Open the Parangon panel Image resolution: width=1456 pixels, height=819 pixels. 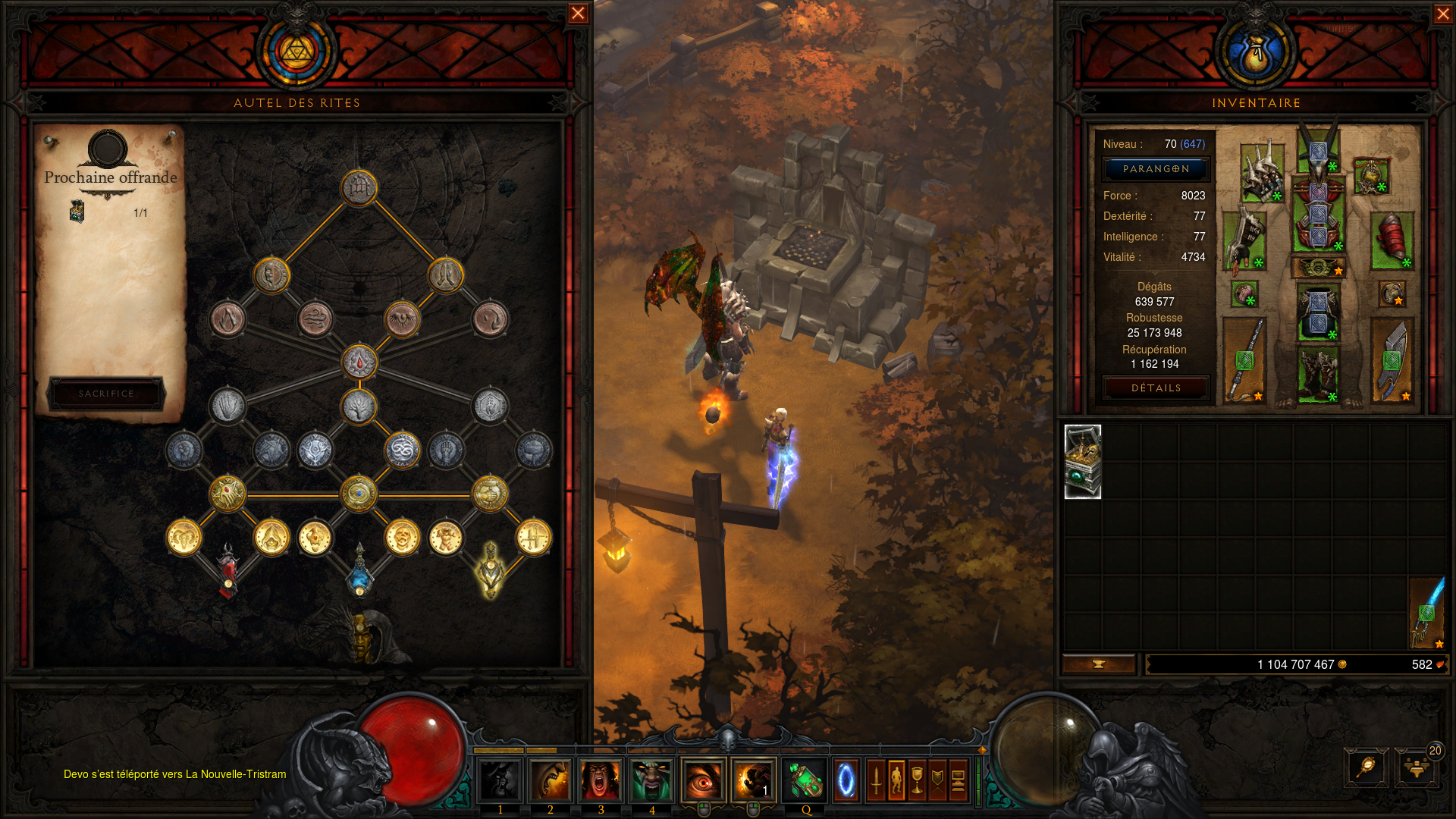(x=1156, y=169)
